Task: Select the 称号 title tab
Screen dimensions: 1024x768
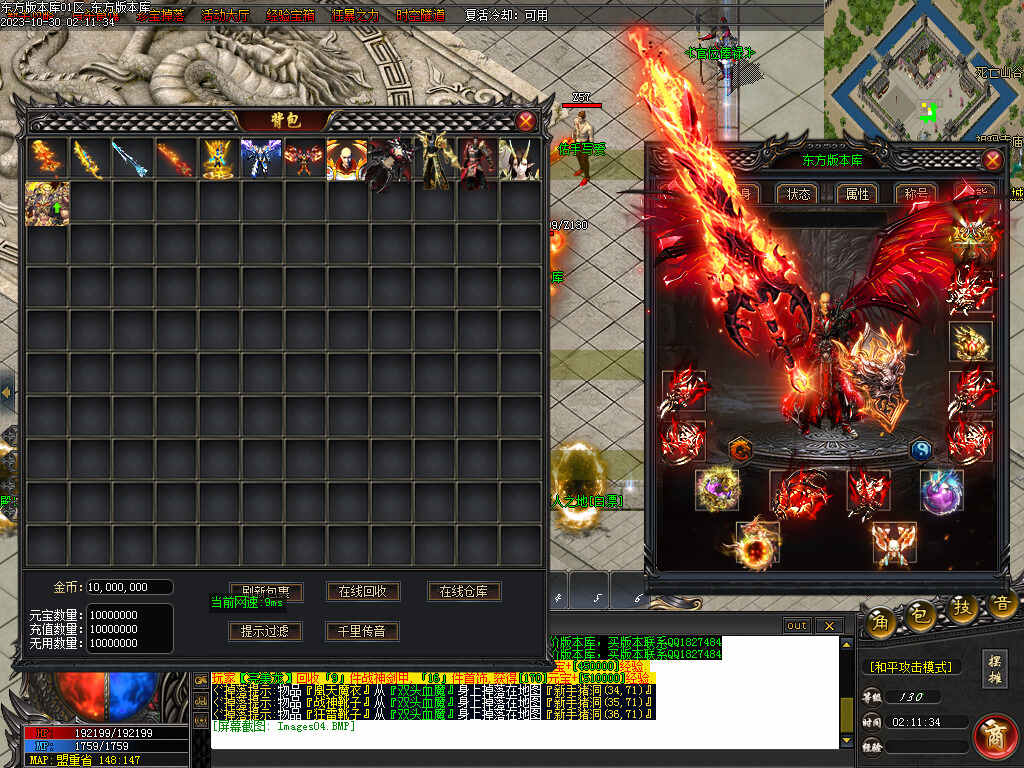Action: coord(915,194)
